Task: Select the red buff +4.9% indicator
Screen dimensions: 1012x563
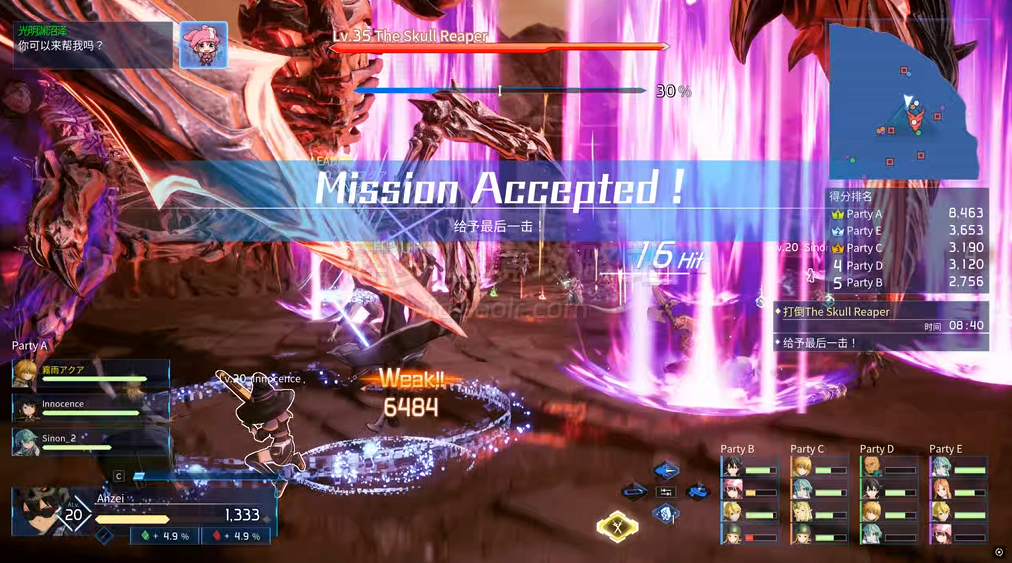Action: click(x=235, y=536)
